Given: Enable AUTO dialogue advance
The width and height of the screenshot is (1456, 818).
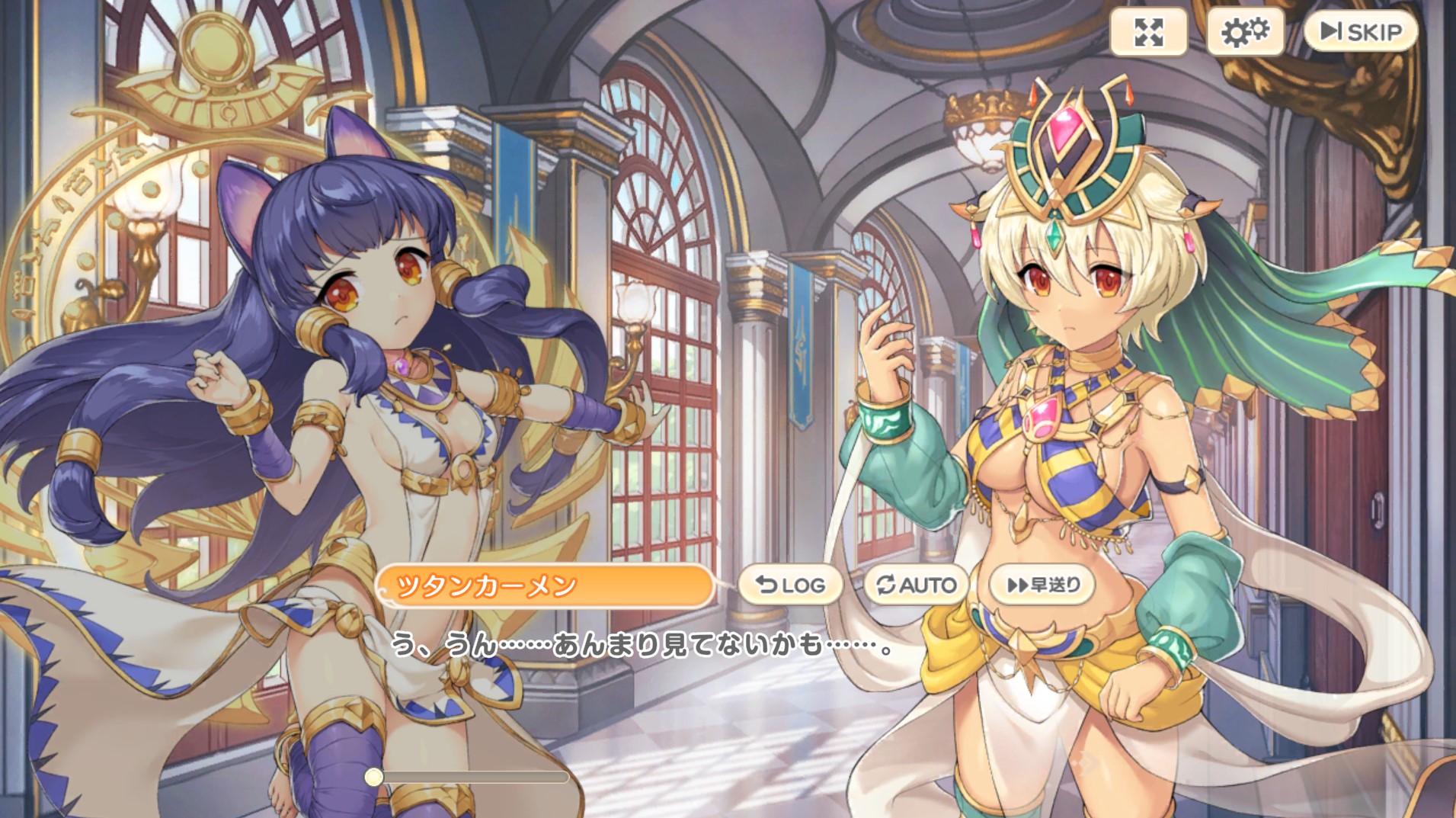Looking at the screenshot, I should 916,585.
